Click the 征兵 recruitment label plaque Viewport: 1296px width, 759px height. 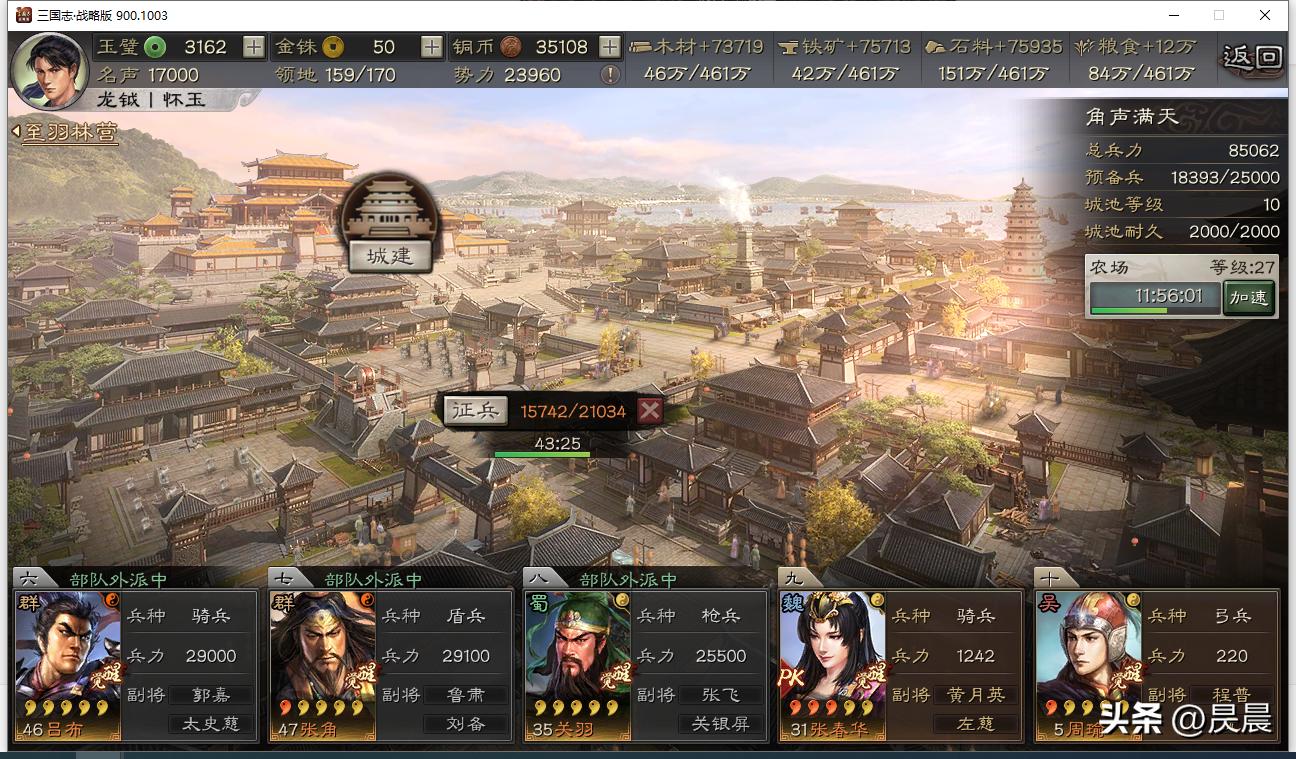click(x=478, y=411)
